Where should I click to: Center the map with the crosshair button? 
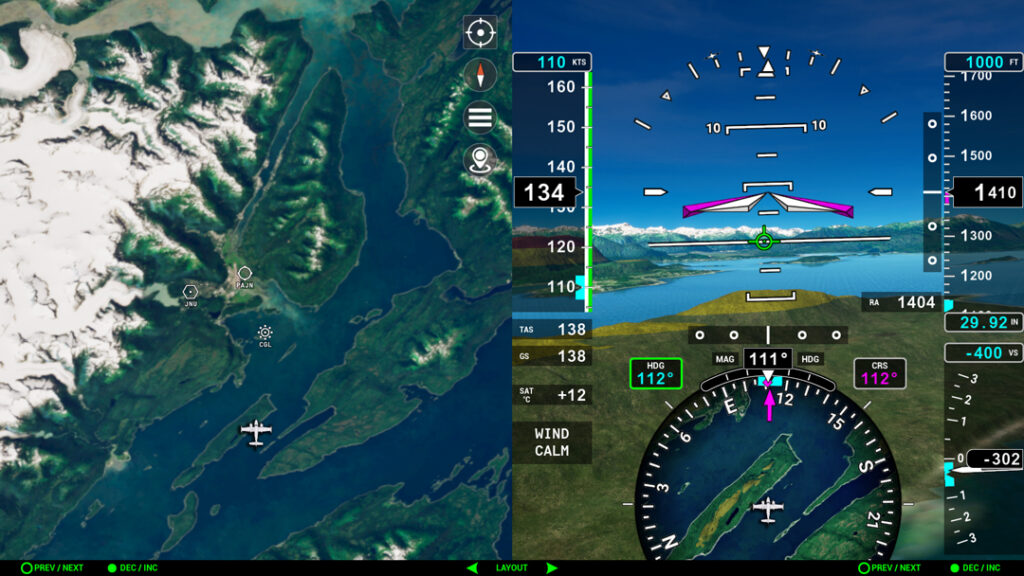pos(480,33)
